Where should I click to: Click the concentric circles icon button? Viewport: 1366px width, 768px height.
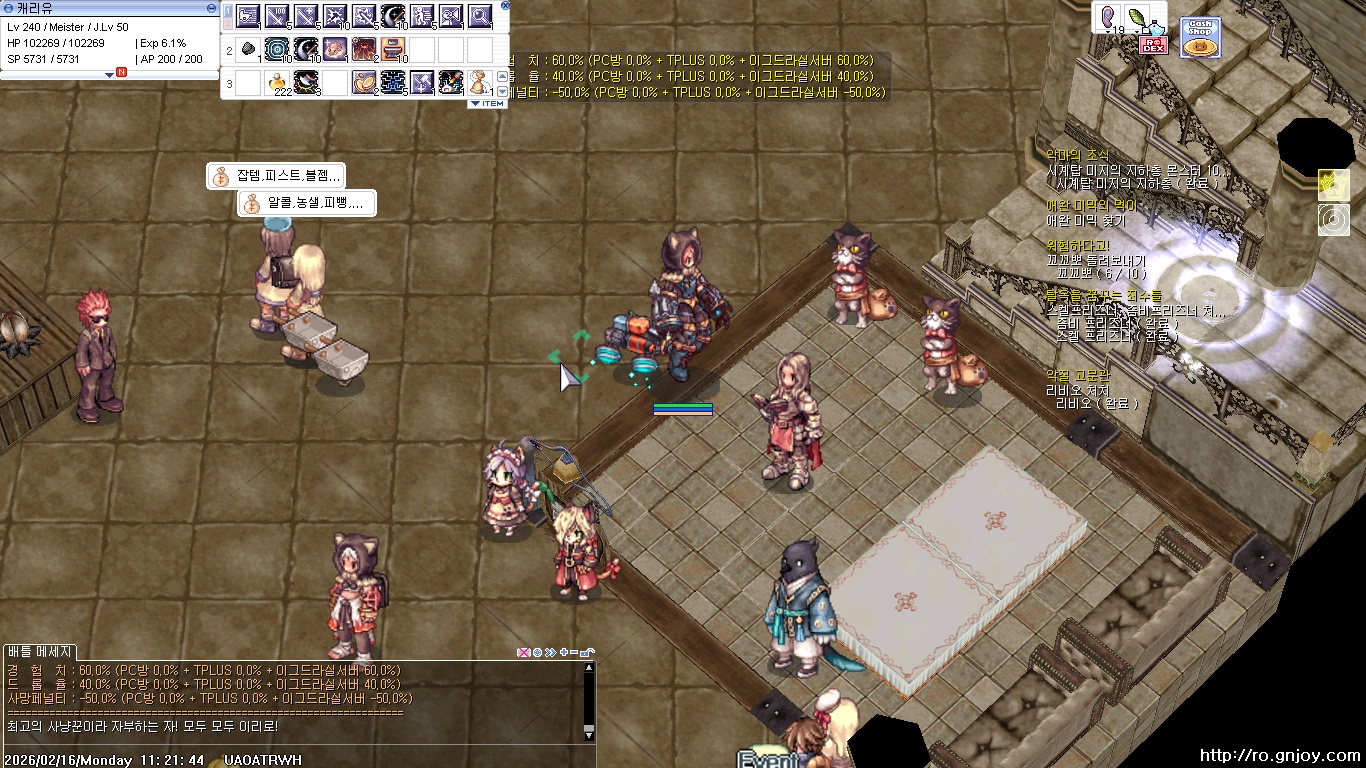click(x=1333, y=220)
